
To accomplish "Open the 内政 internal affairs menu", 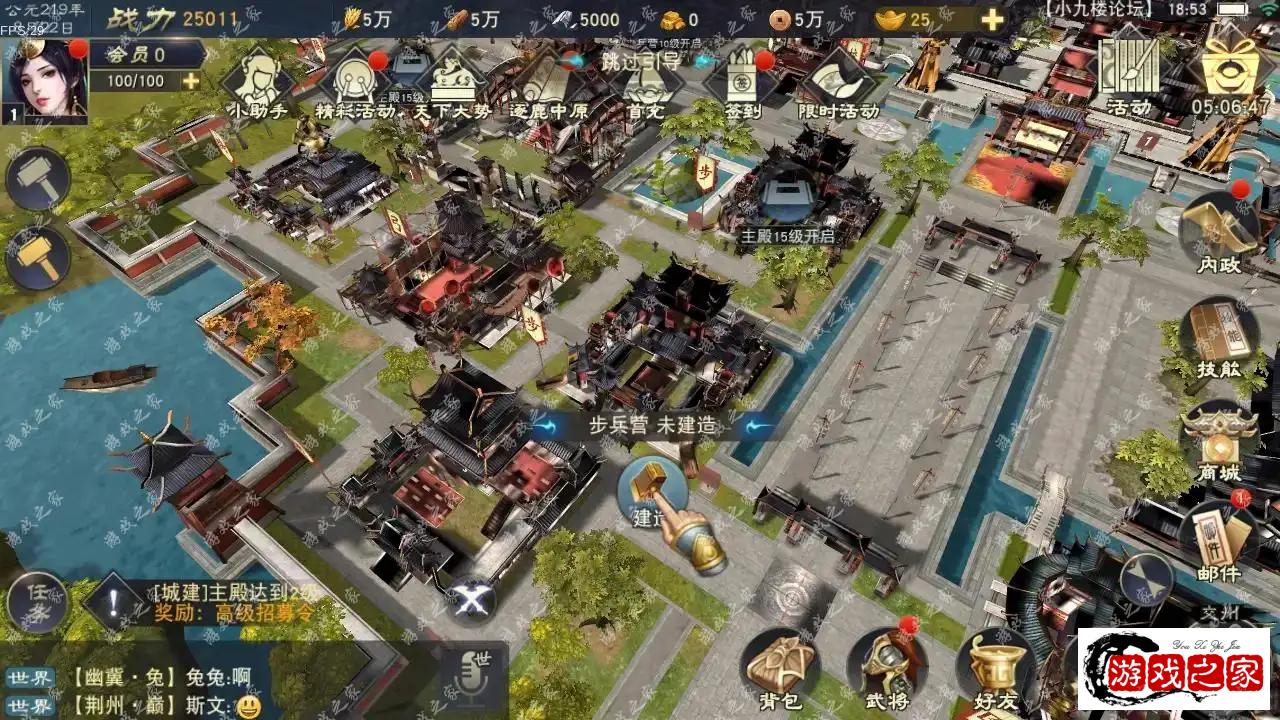I will (1219, 232).
